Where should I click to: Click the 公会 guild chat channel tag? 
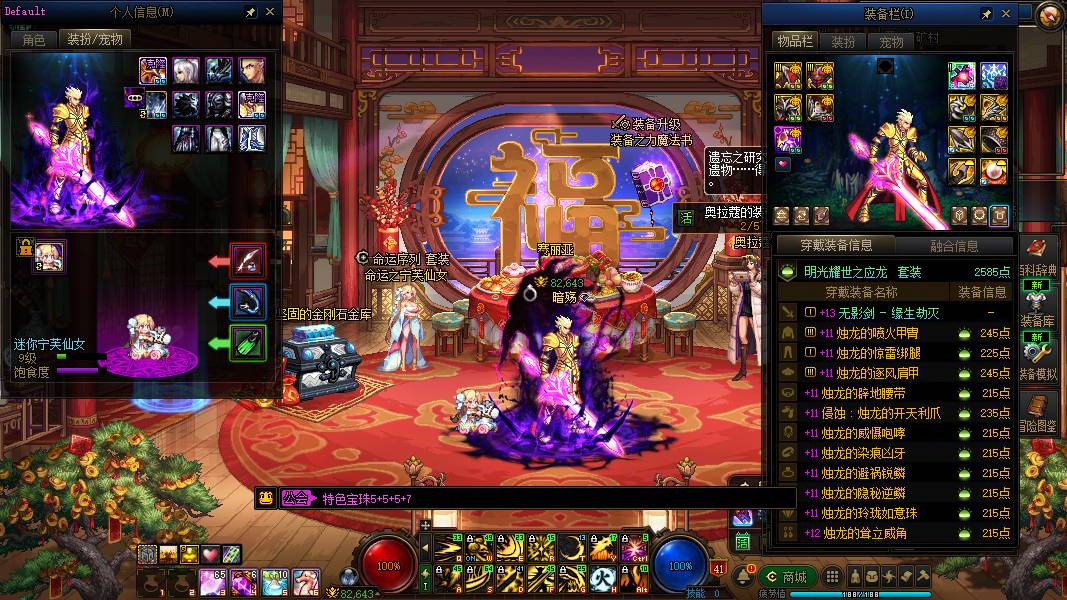(295, 498)
